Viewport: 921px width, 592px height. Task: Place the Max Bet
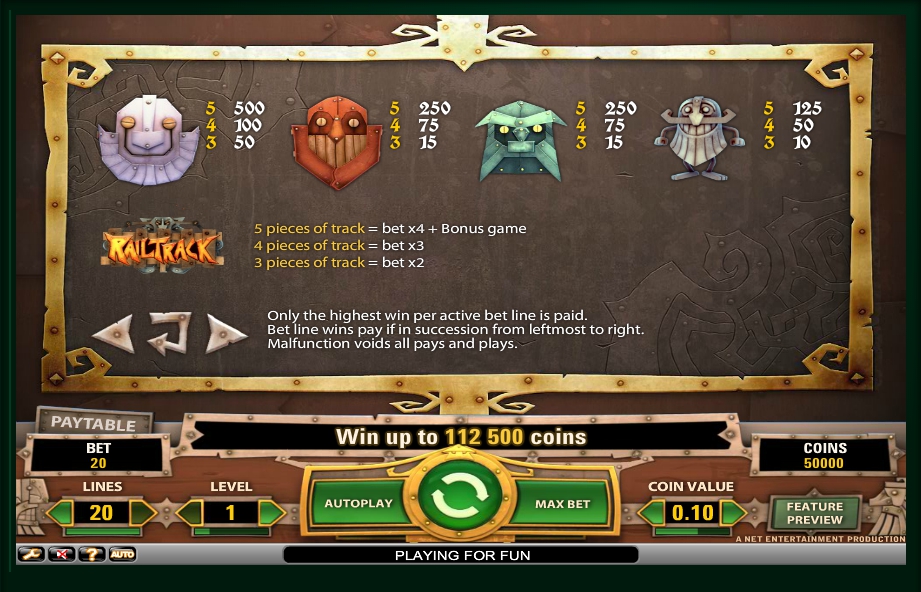coord(562,503)
